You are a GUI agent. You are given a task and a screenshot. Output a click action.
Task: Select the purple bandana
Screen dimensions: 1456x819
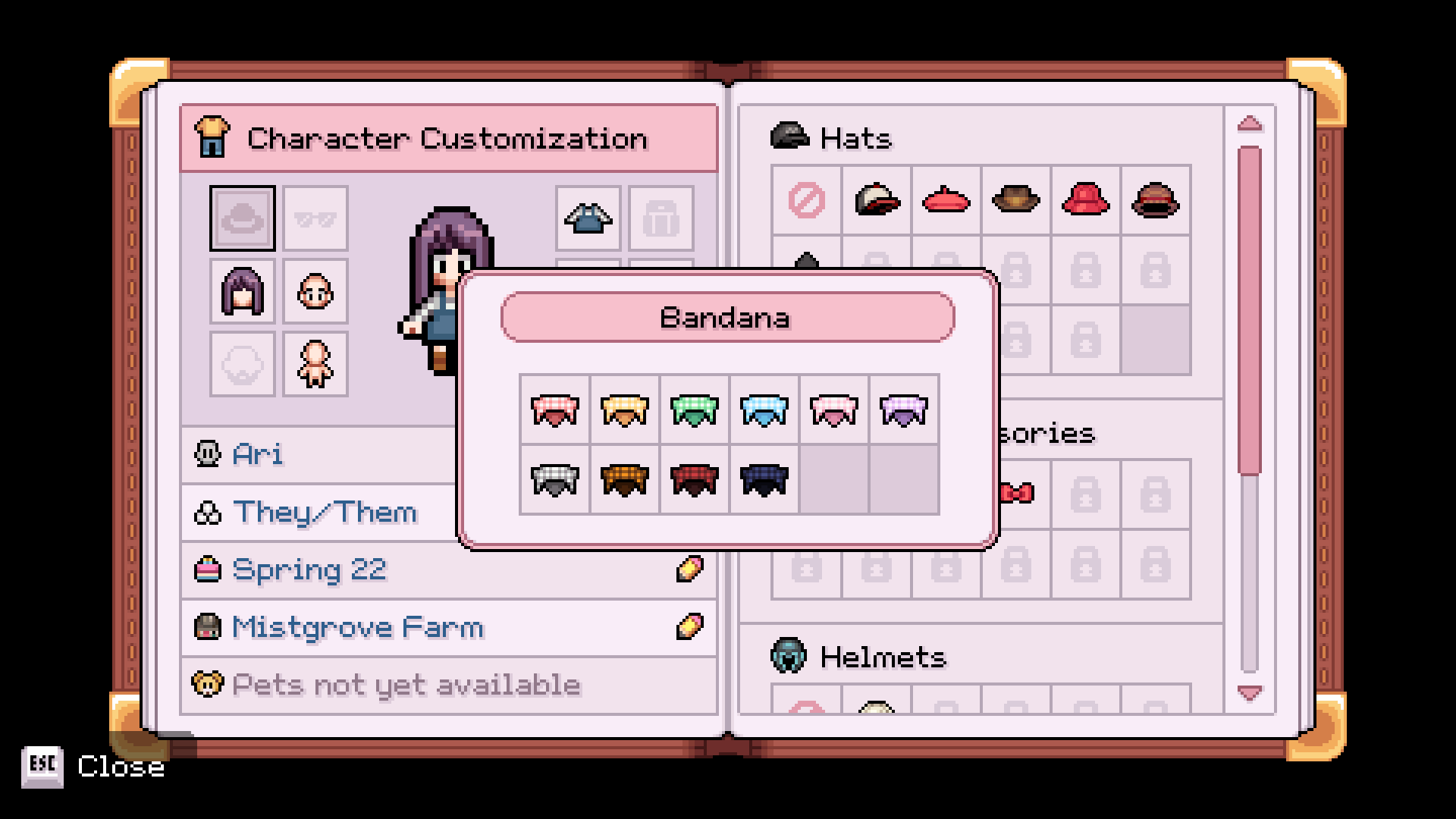point(903,411)
